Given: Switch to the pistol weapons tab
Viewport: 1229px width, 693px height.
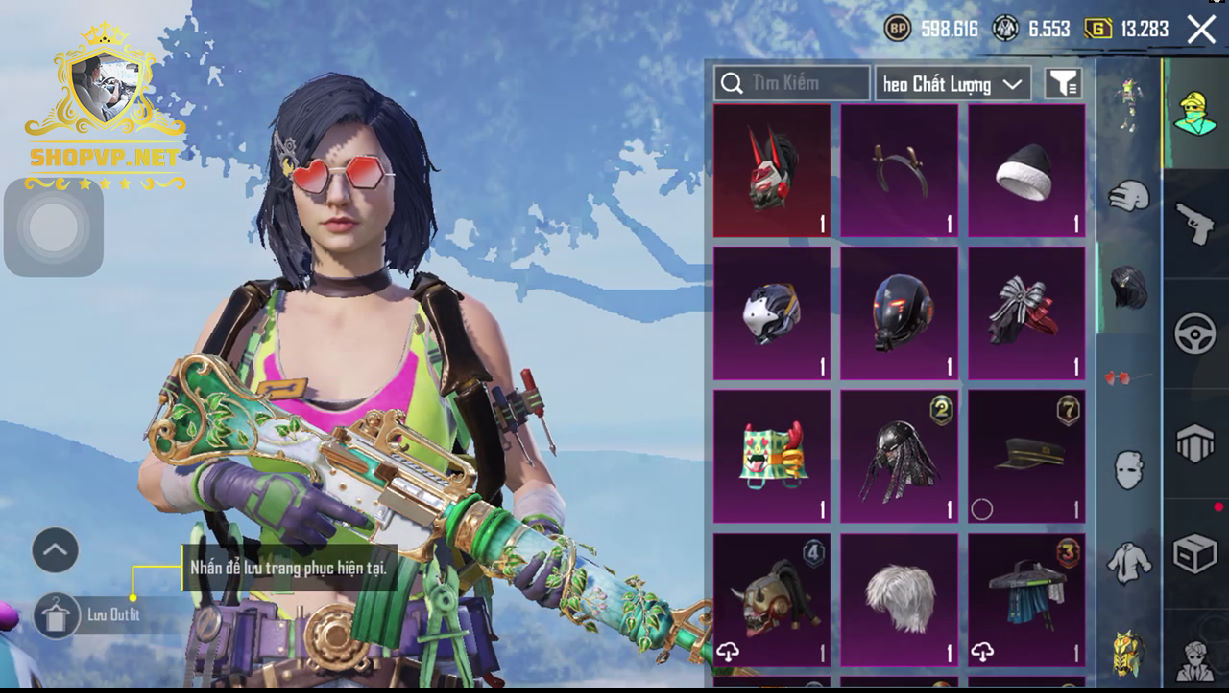Looking at the screenshot, I should 1194,225.
